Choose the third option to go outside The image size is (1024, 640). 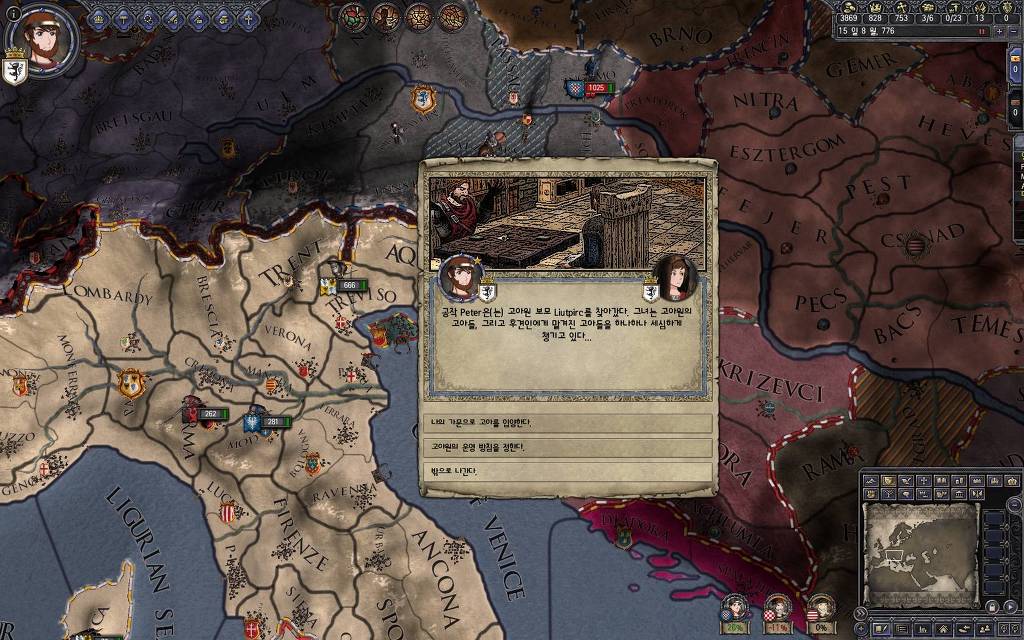click(567, 470)
